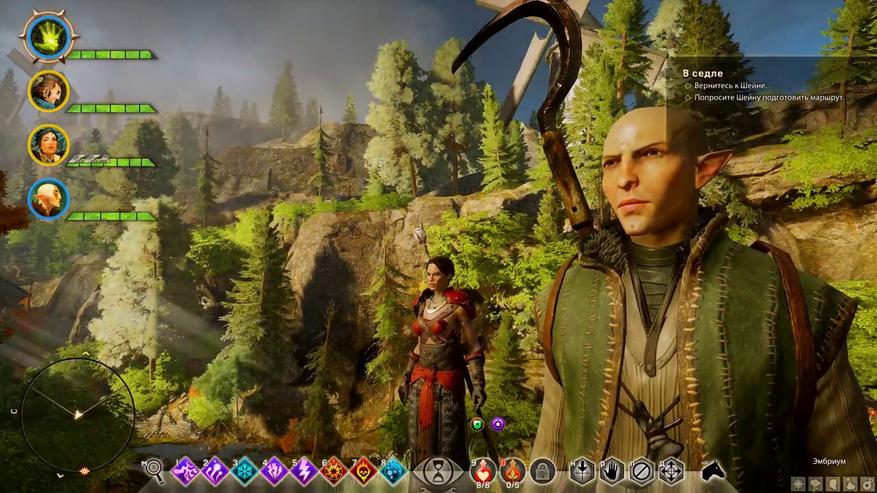Screen dimensions: 877x493
Task: Select the green glowing hand party portrait
Action: coord(47,37)
